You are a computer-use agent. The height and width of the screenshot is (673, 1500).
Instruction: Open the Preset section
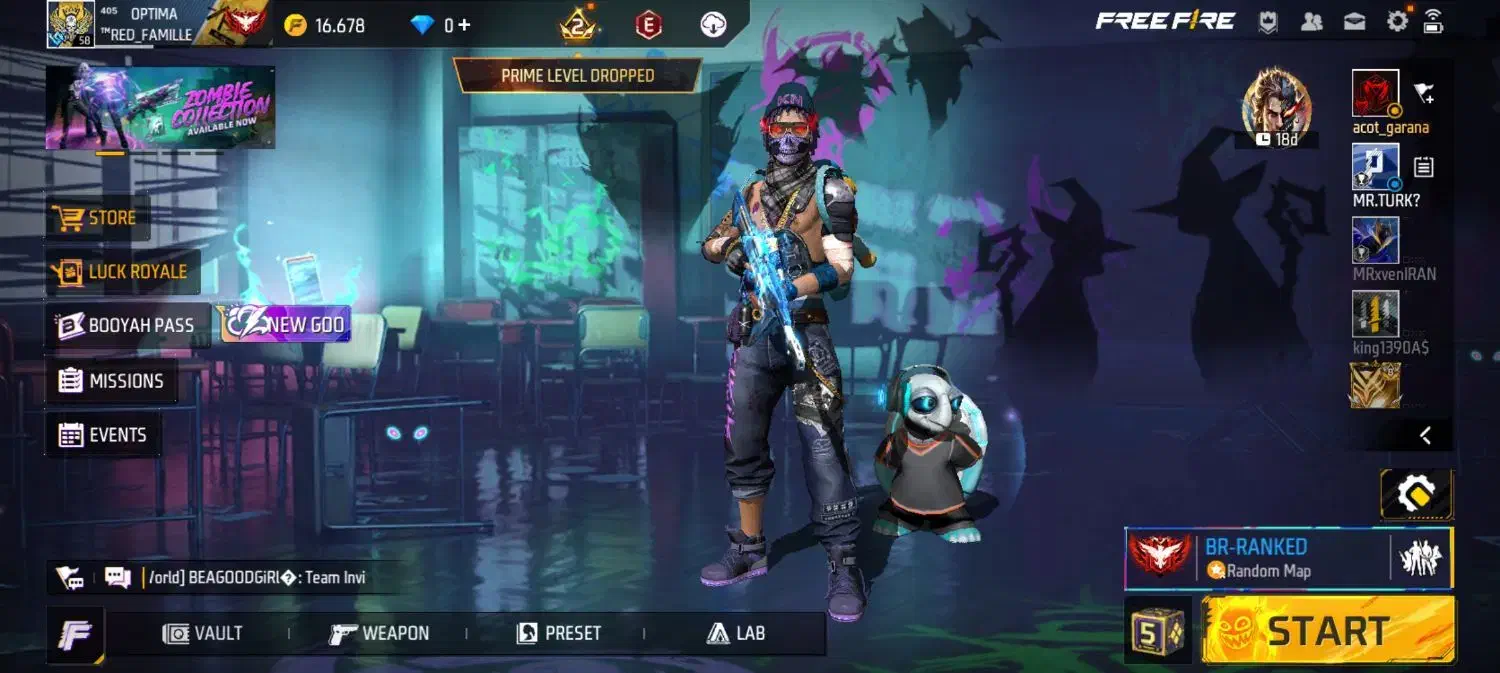559,633
